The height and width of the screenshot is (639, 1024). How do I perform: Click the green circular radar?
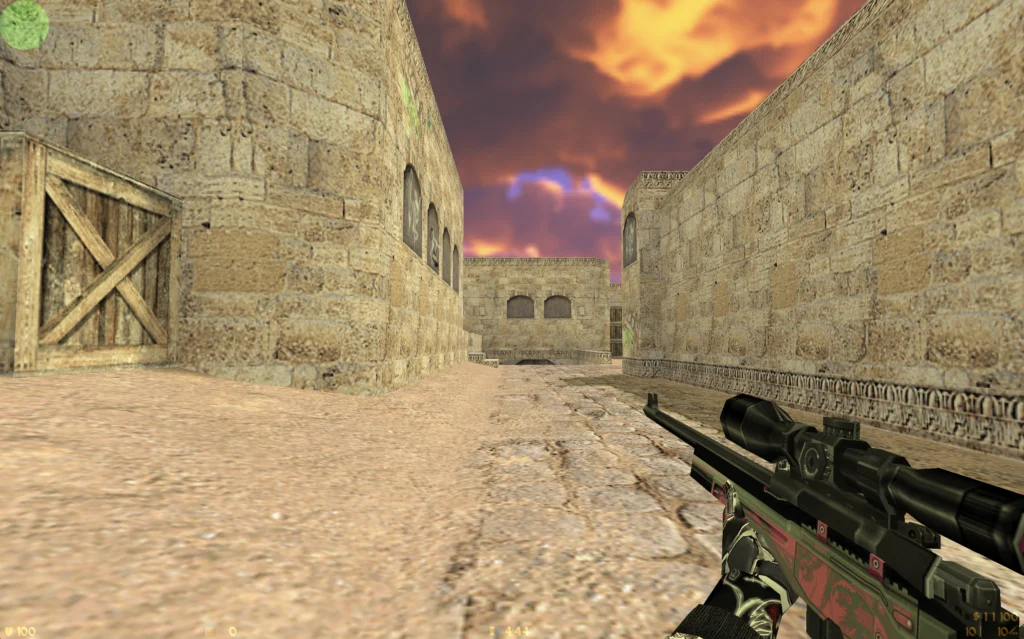pyautogui.click(x=24, y=24)
